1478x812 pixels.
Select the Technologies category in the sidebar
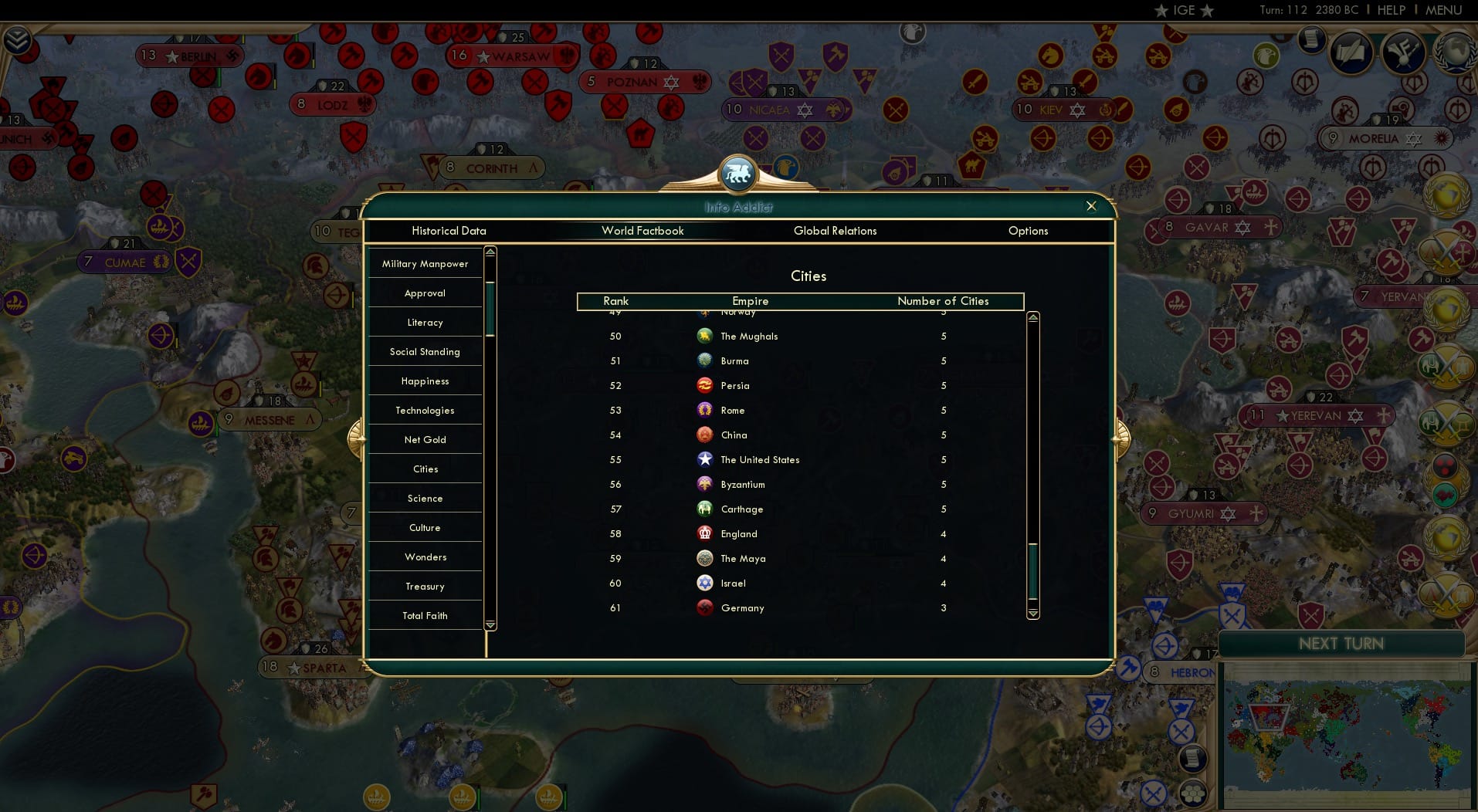coord(425,410)
